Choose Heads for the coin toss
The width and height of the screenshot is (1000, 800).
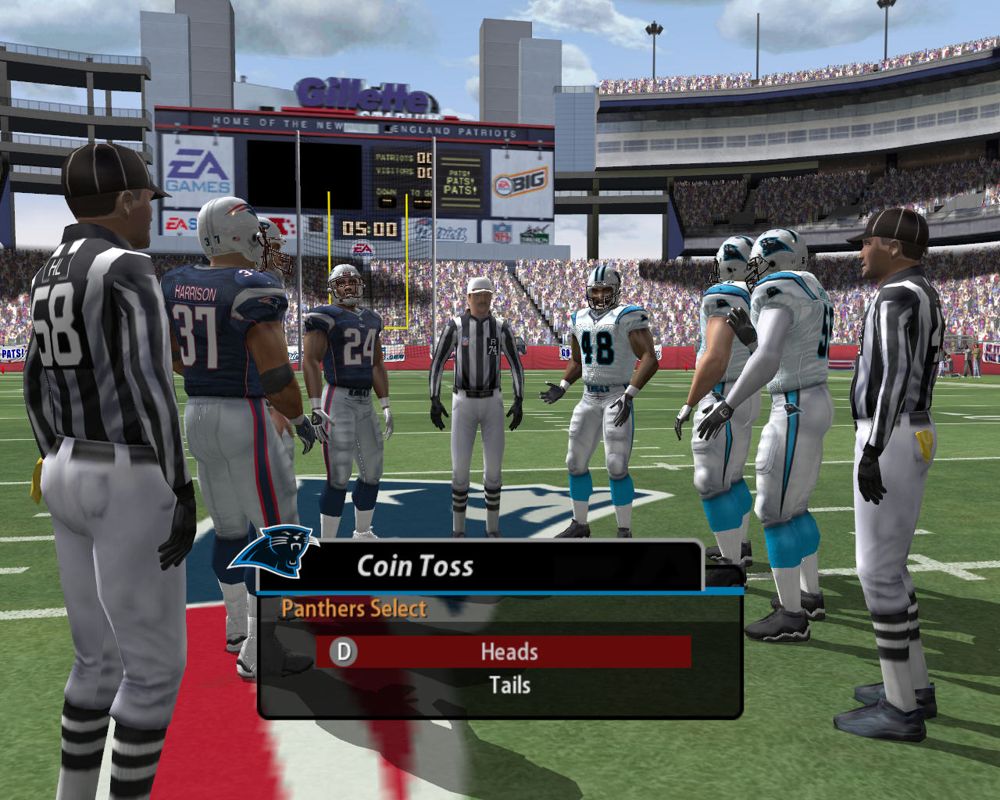click(x=508, y=652)
